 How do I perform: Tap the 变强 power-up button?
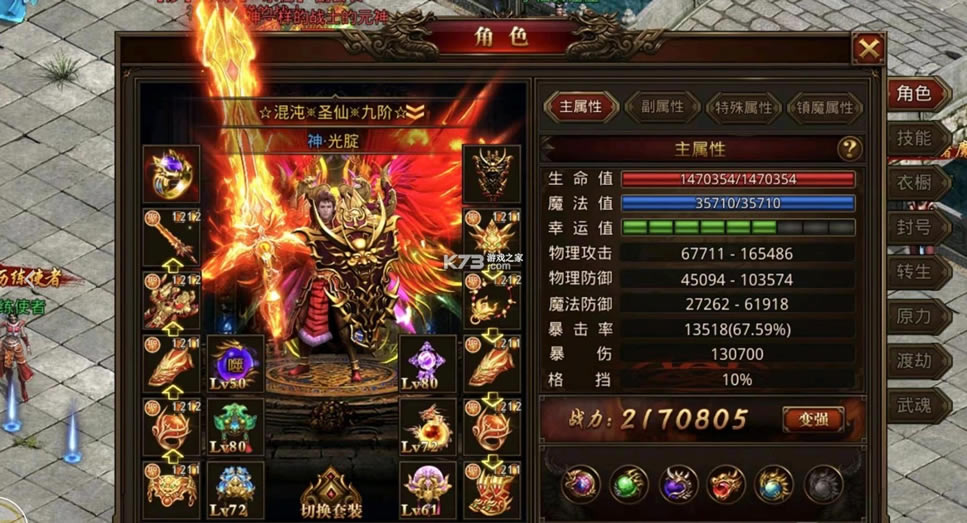click(811, 418)
